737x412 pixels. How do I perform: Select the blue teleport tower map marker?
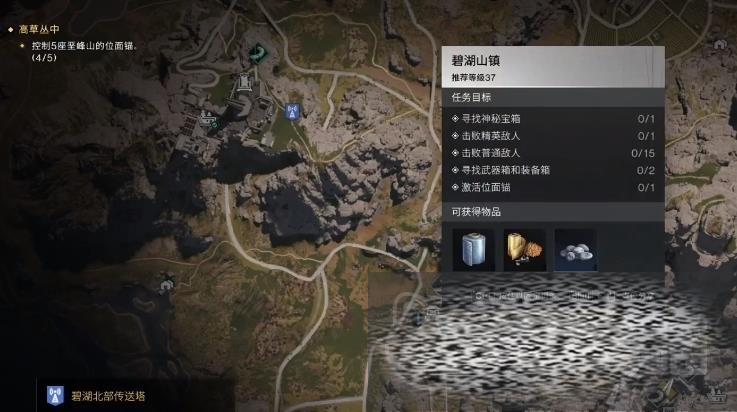pos(292,112)
